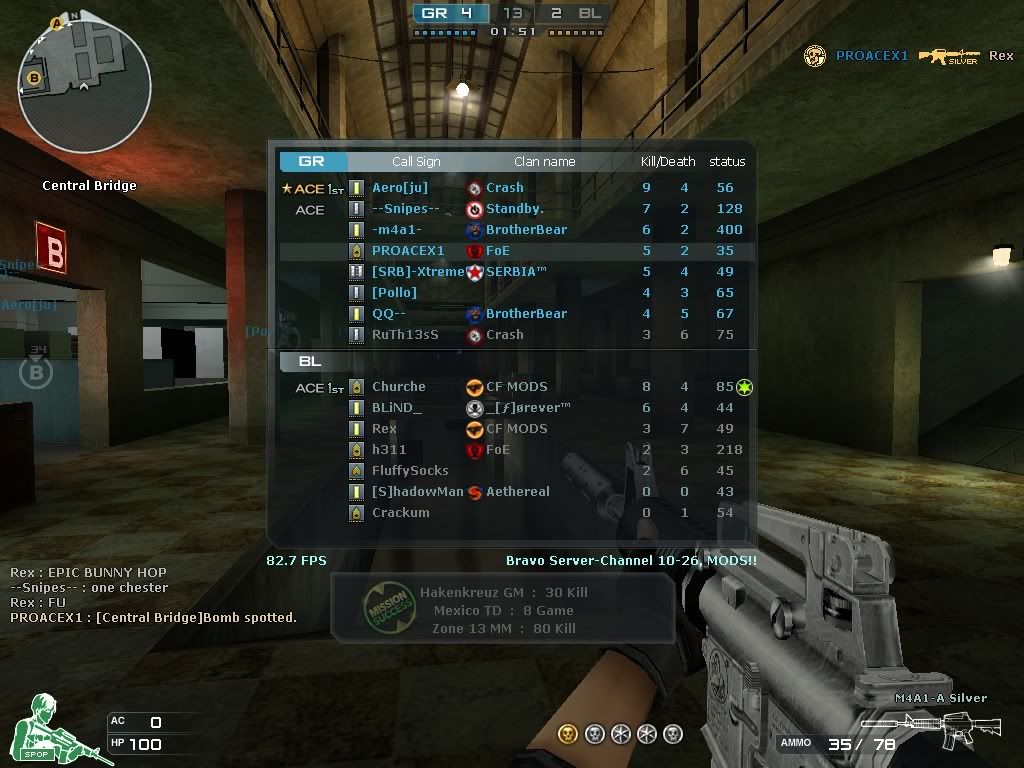Choose Crackum in the scoreboard
The height and width of the screenshot is (768, 1024).
coord(400,513)
